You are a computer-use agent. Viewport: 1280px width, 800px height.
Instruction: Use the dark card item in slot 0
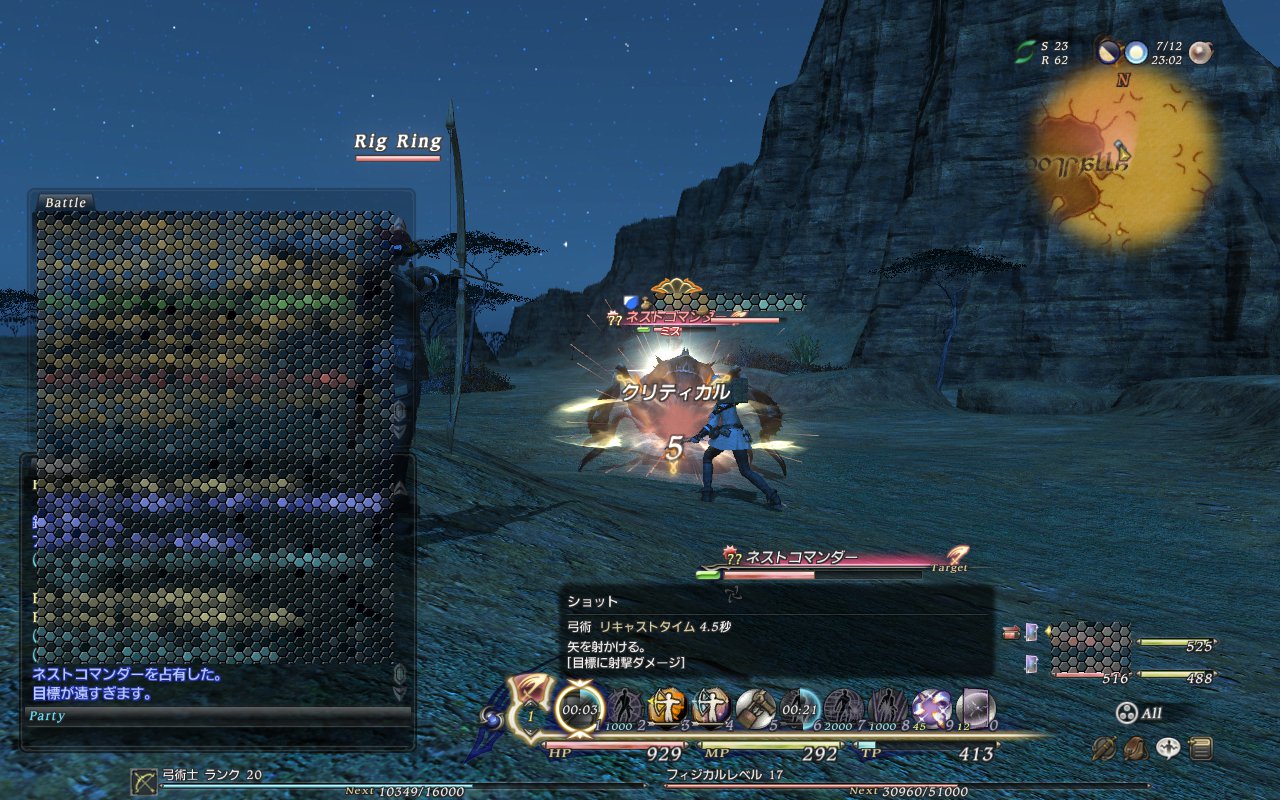[x=974, y=707]
